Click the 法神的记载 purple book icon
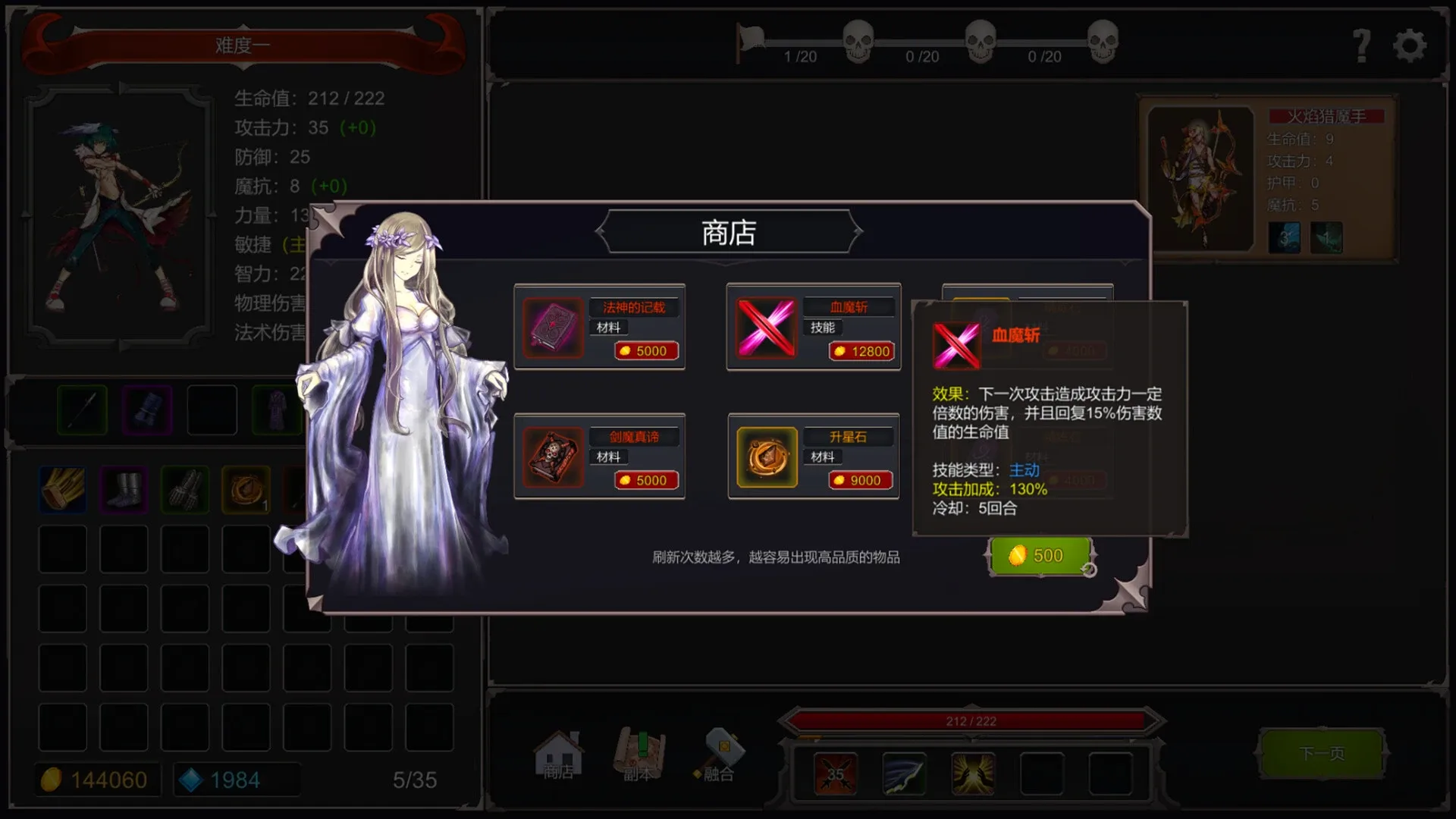Screen dimensions: 1456x819 (x=553, y=328)
